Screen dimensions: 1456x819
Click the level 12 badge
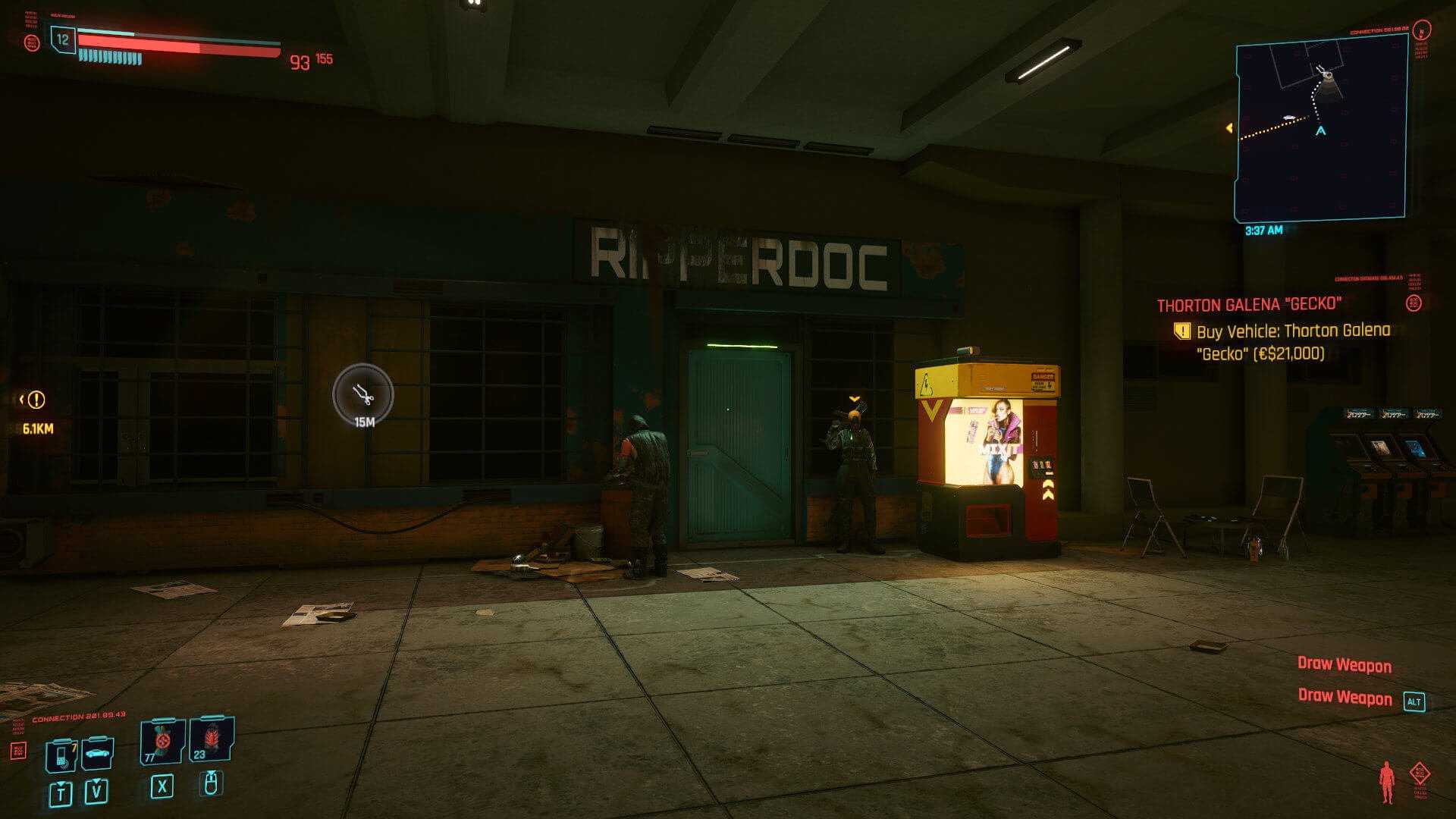[63, 39]
